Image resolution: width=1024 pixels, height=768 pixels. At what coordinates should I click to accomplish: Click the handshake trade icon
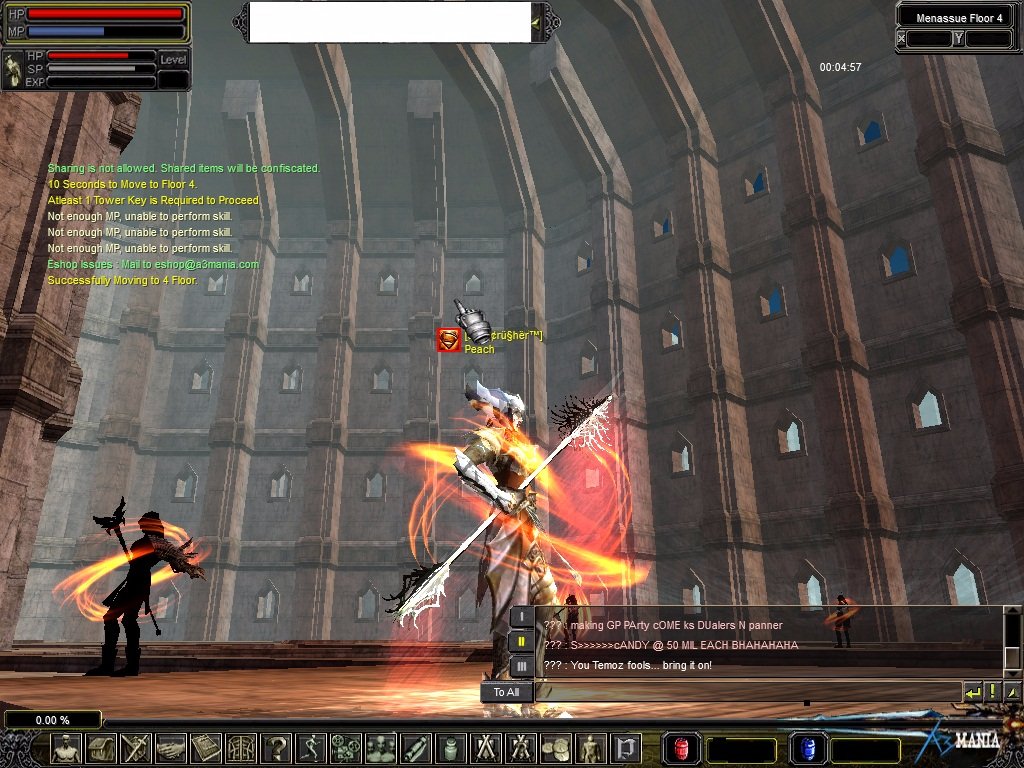[x=170, y=748]
